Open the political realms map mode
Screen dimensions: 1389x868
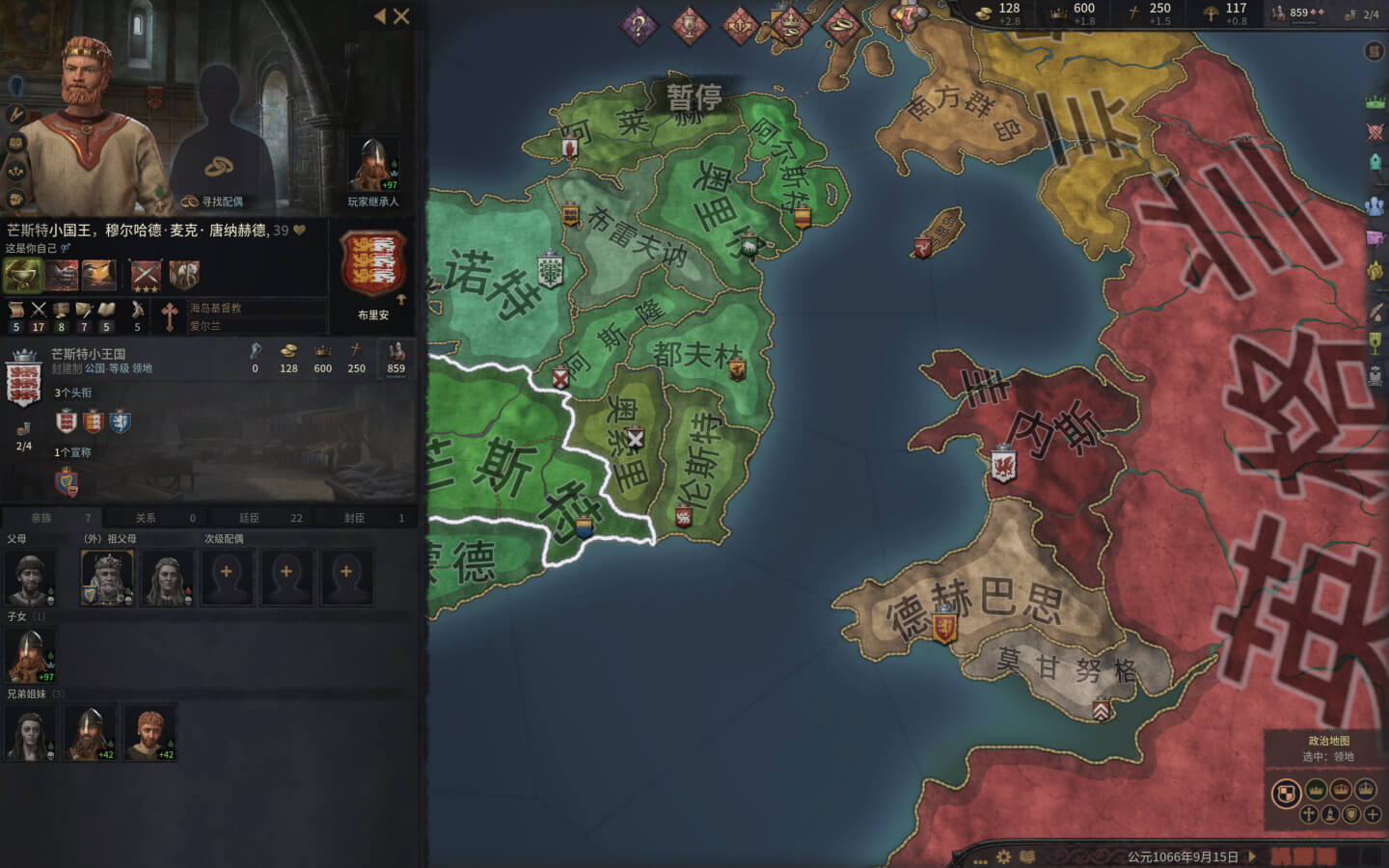coord(1286,790)
